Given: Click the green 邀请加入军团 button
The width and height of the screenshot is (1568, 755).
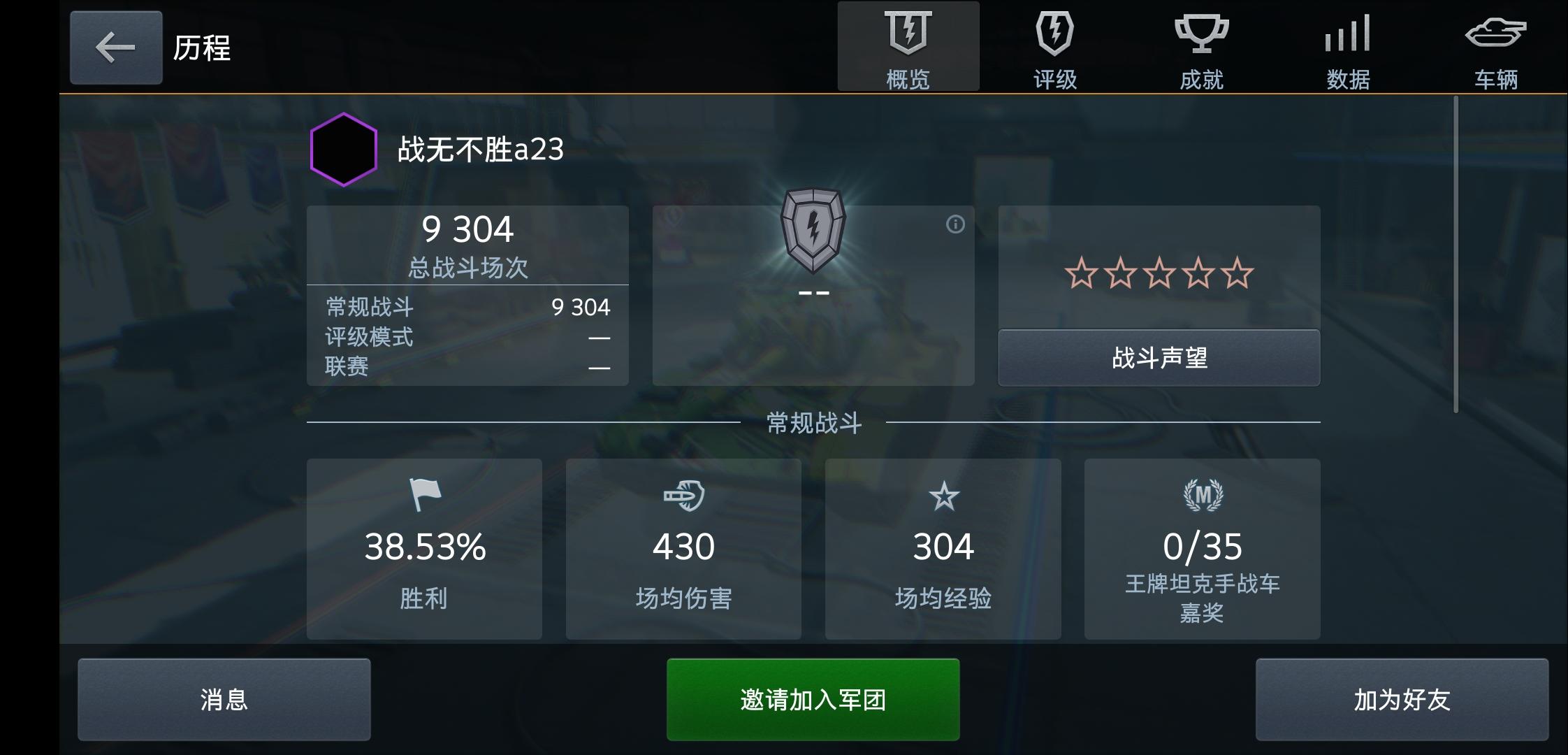Looking at the screenshot, I should pyautogui.click(x=811, y=698).
